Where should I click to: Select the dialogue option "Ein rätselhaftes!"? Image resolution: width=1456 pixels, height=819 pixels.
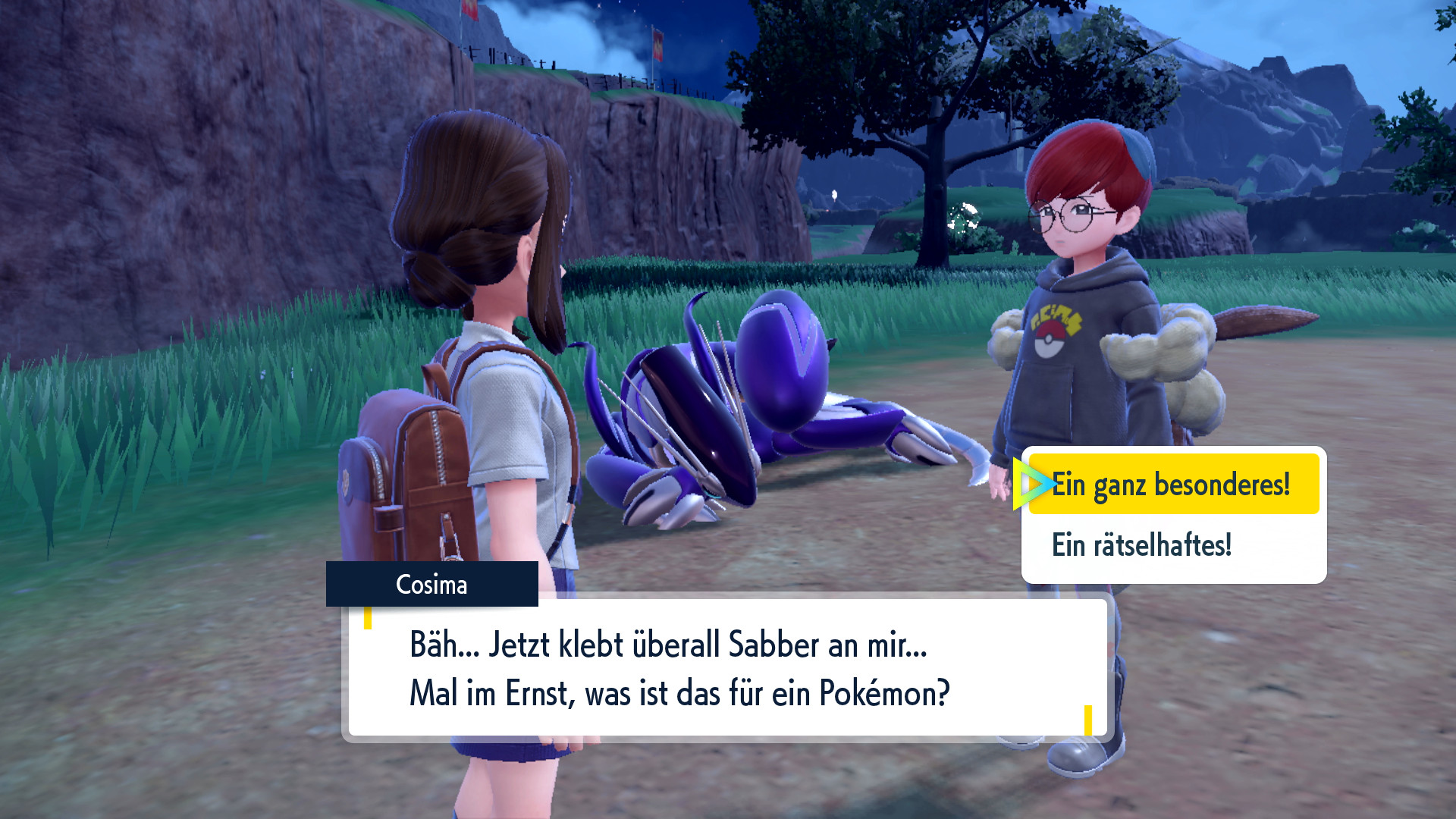tap(1141, 542)
